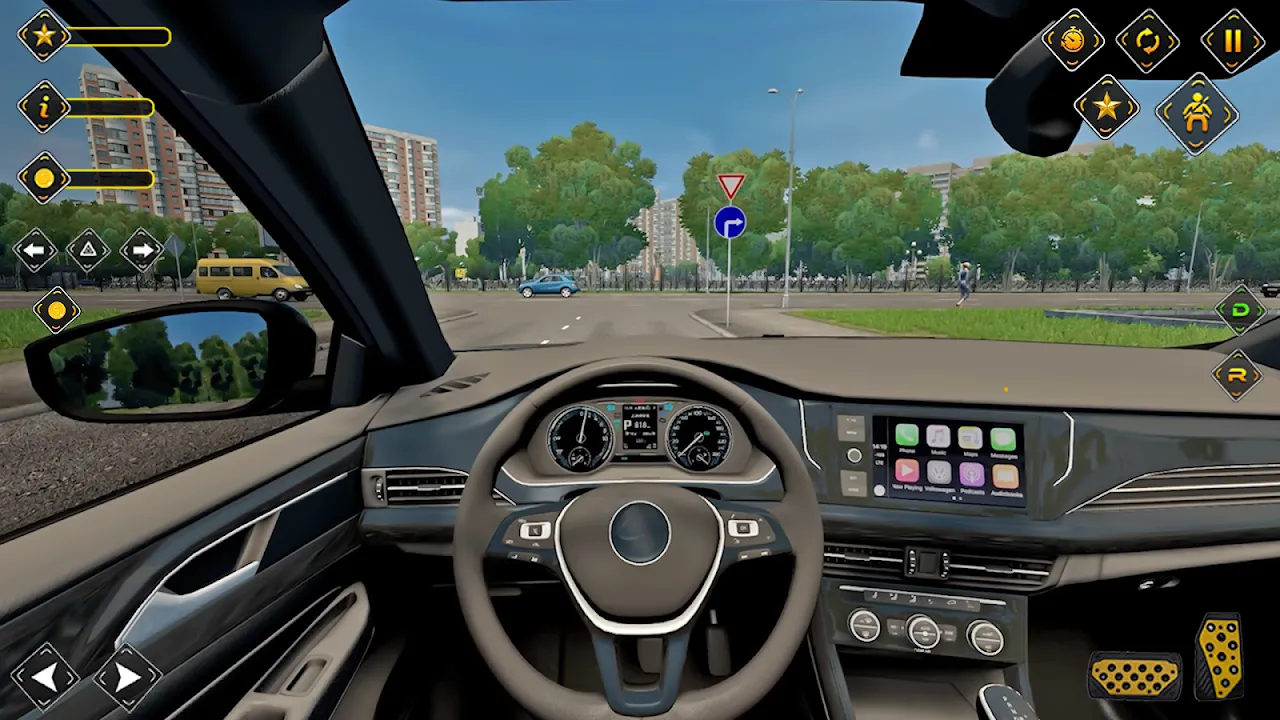Toggle the hazard warning triangle lights
The height and width of the screenshot is (720, 1280).
(x=88, y=250)
